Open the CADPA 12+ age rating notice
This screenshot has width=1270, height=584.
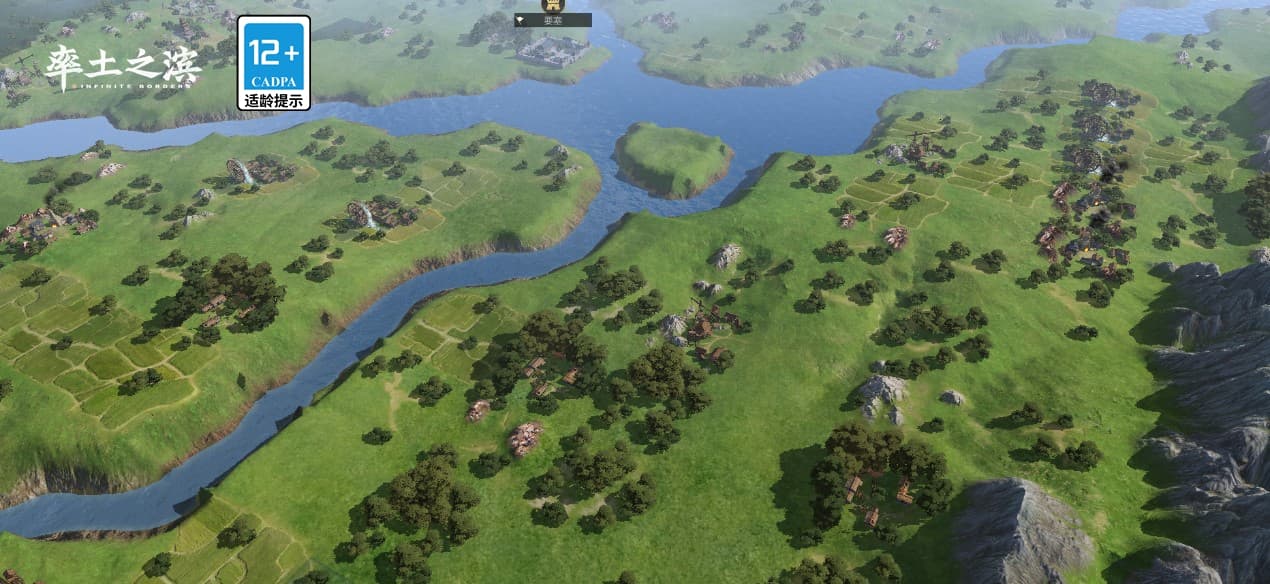[273, 62]
